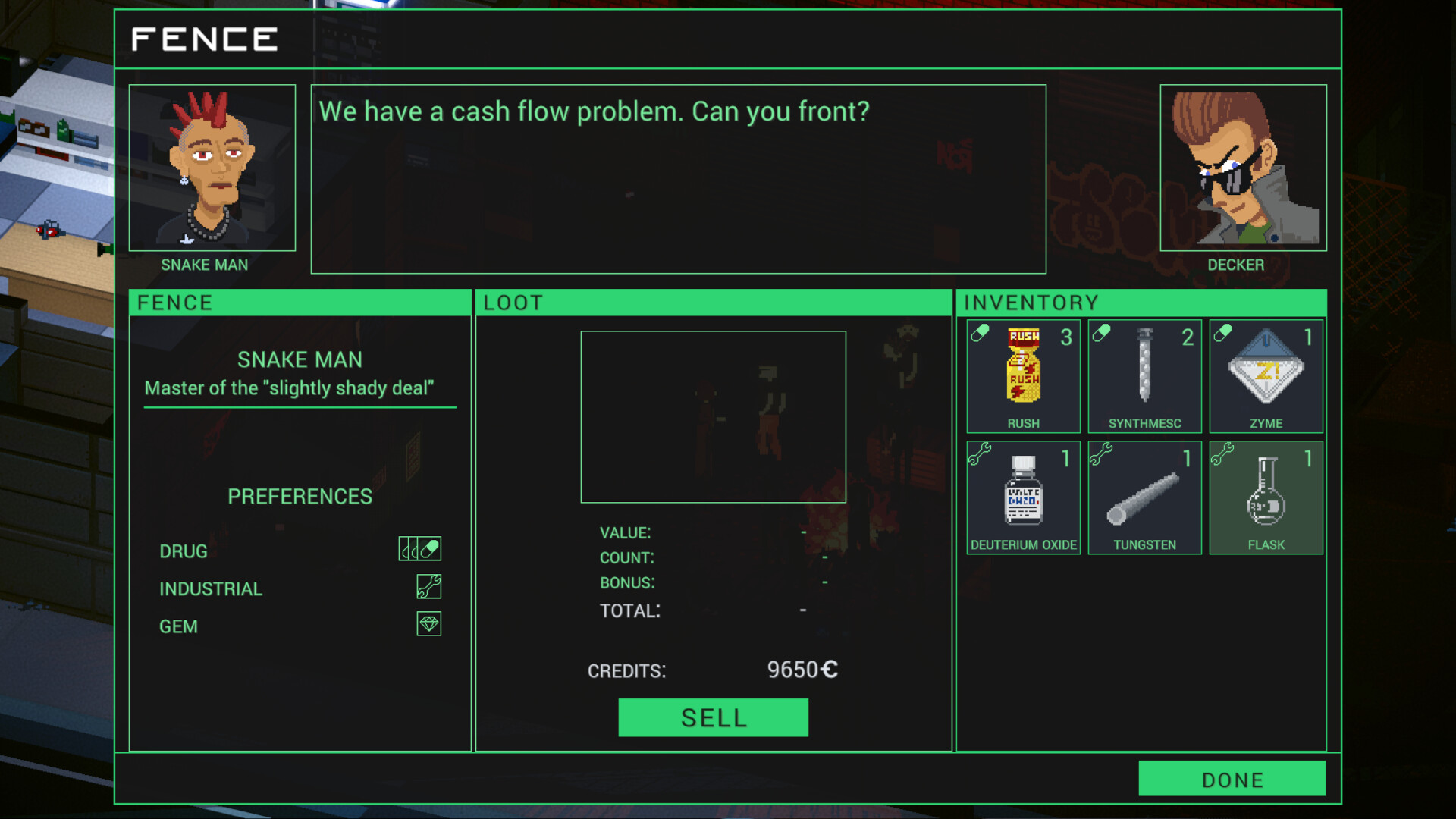The width and height of the screenshot is (1456, 819).
Task: Click the empty loot preview box
Action: pos(713,416)
